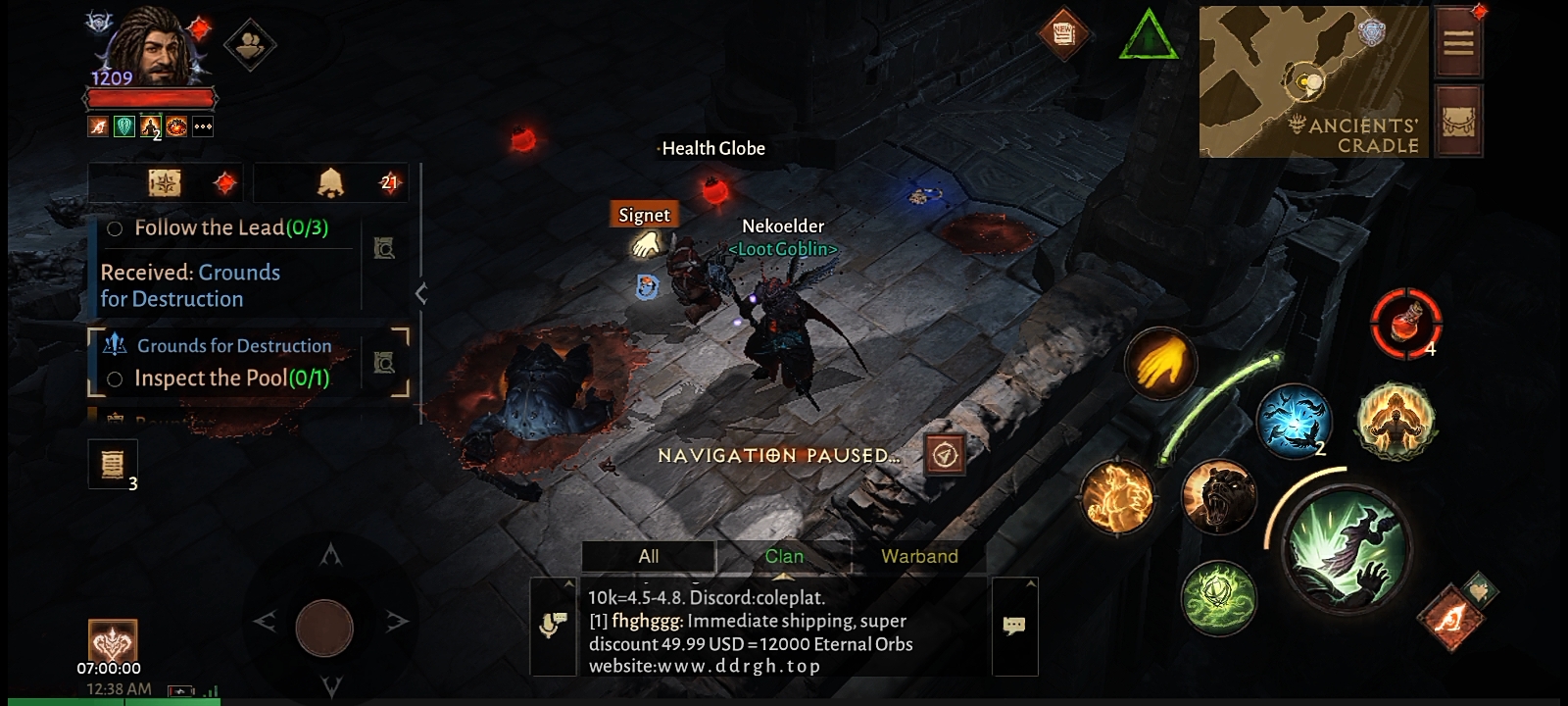Activate the bear roar skill
The height and width of the screenshot is (706, 1568).
tap(1218, 498)
